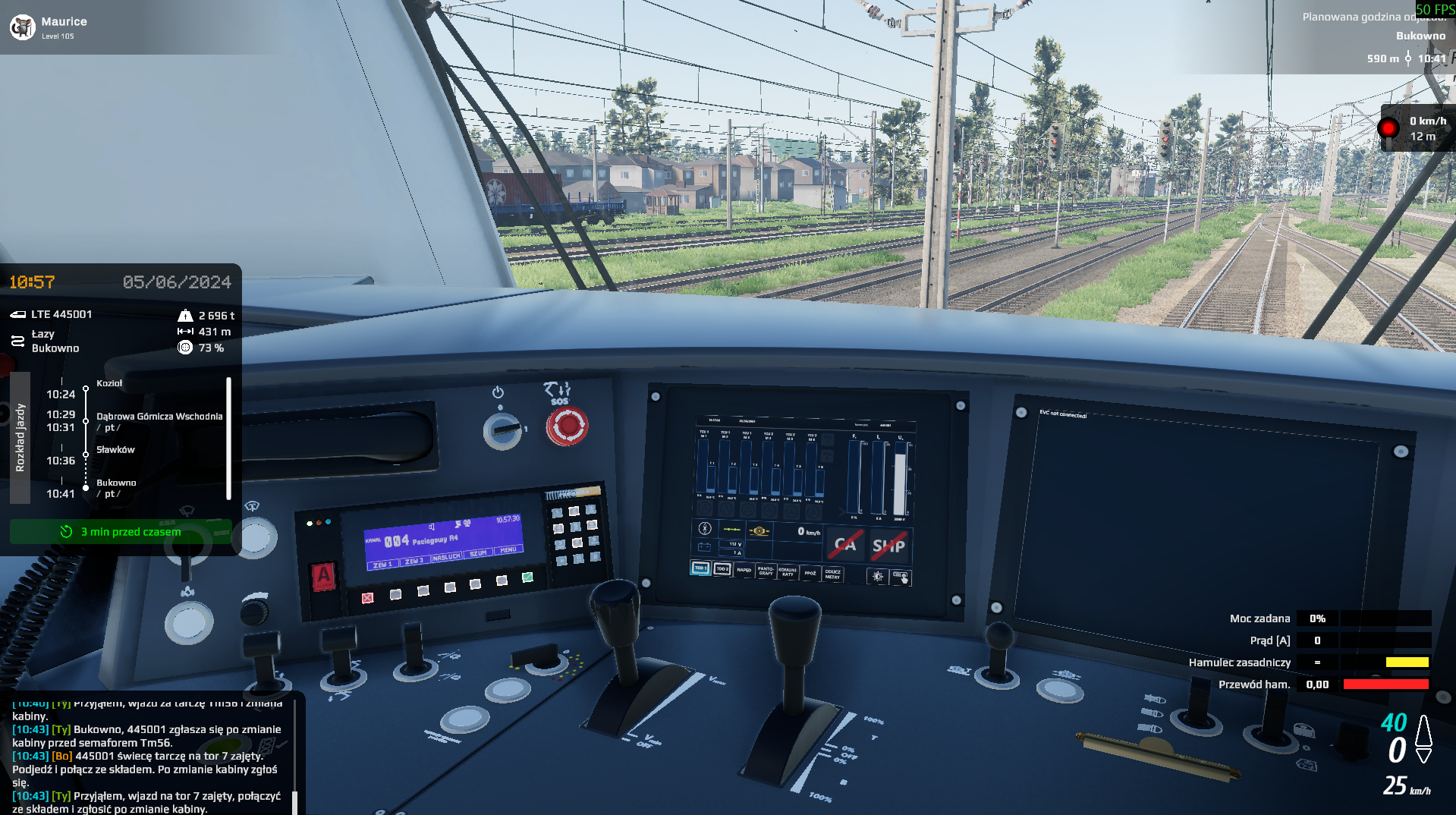Open the NAPĘD drive screen

point(744,570)
